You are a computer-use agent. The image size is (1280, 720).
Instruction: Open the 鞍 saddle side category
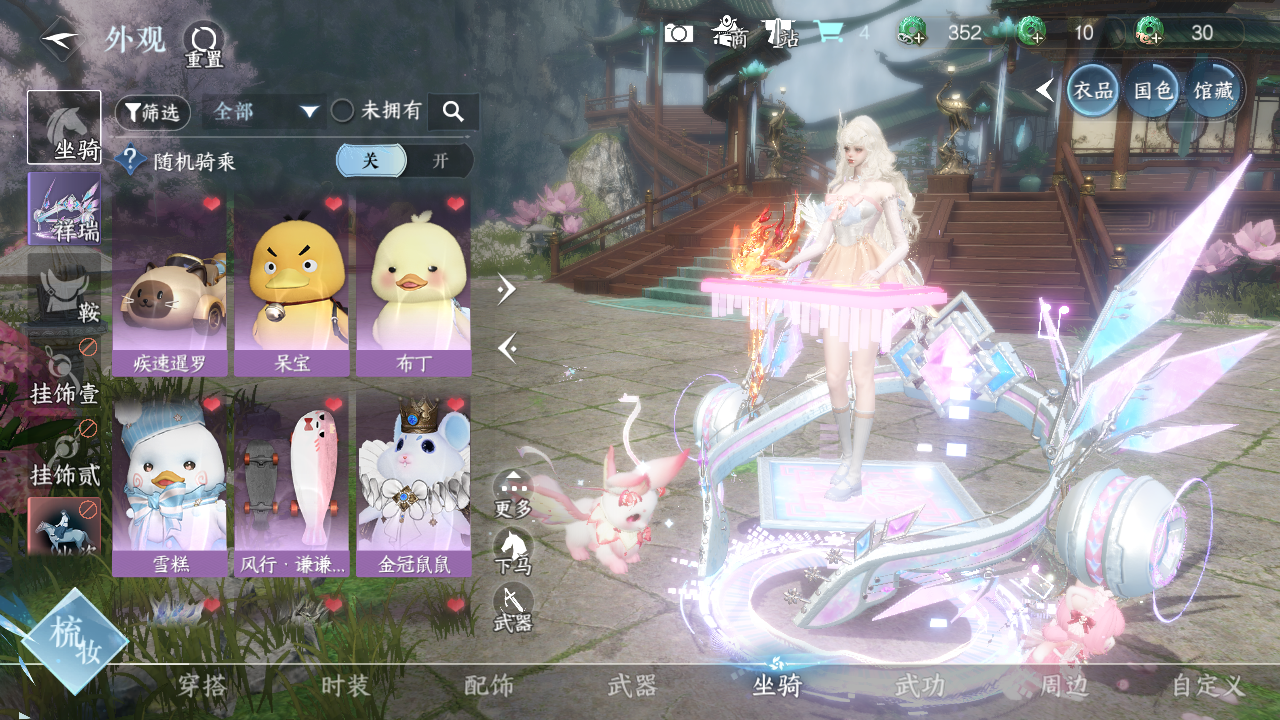64,289
